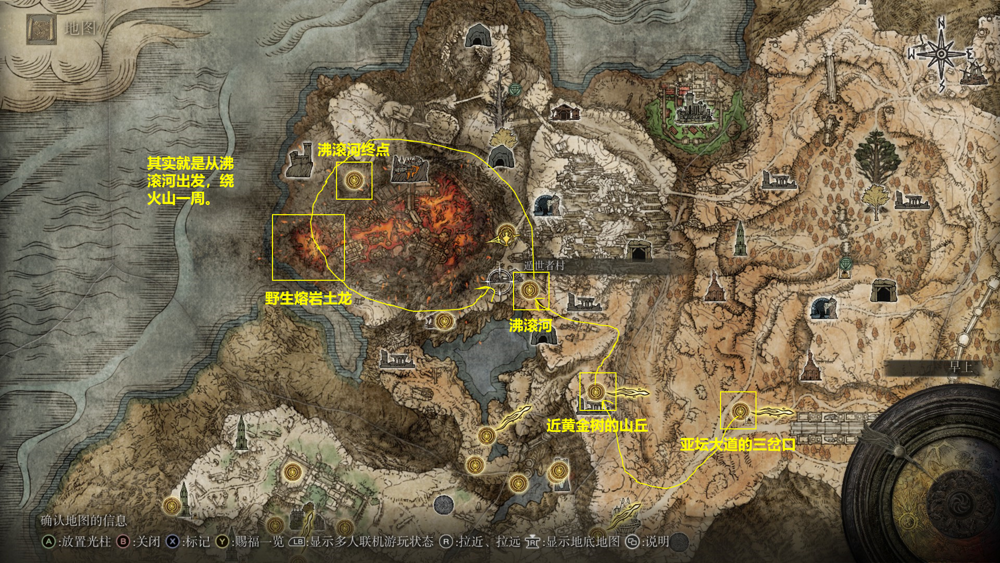Pick the 亚坛大道的三岔口 grace marker

740,410
